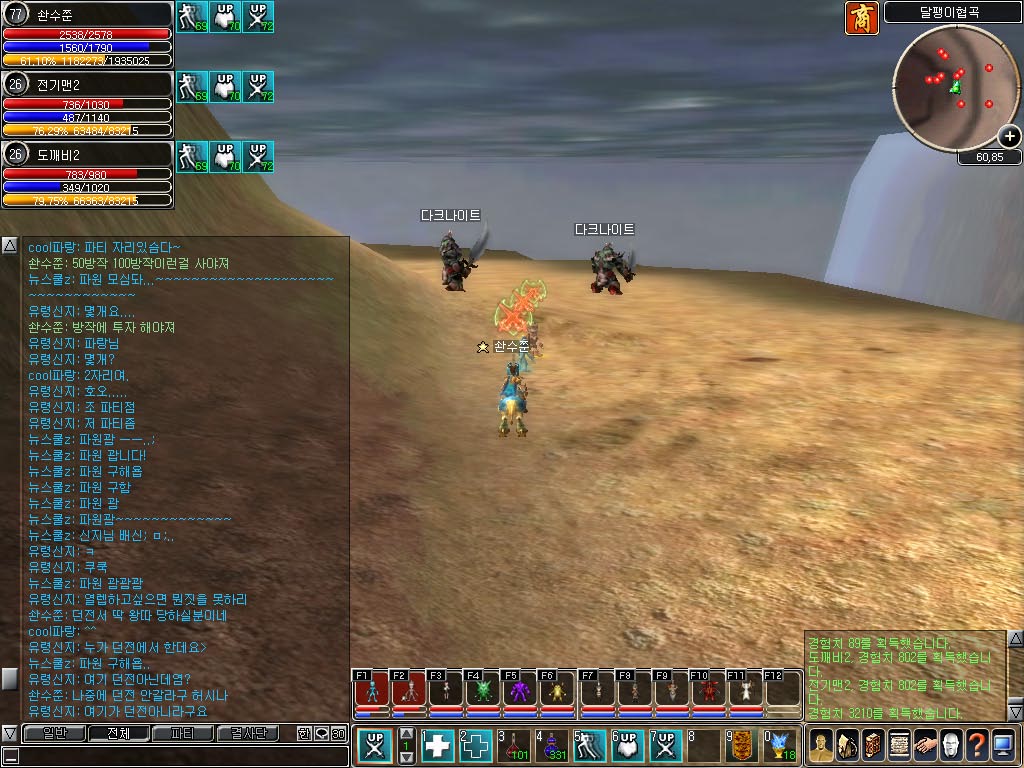This screenshot has width=1024, height=768.
Task: Open the 파티 chat tab
Action: point(183,733)
